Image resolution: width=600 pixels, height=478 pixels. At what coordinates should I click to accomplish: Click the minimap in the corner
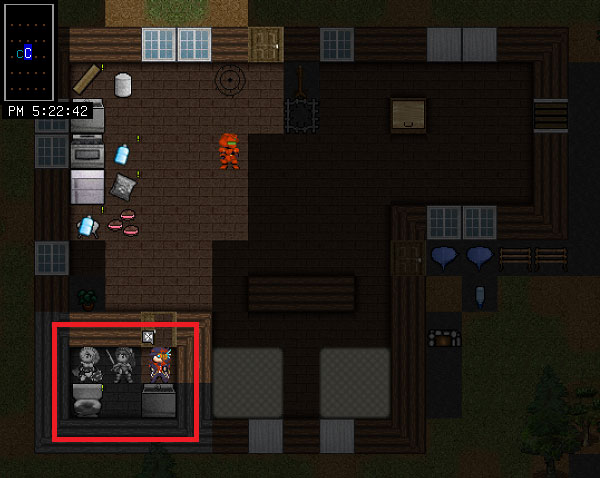tap(29, 51)
